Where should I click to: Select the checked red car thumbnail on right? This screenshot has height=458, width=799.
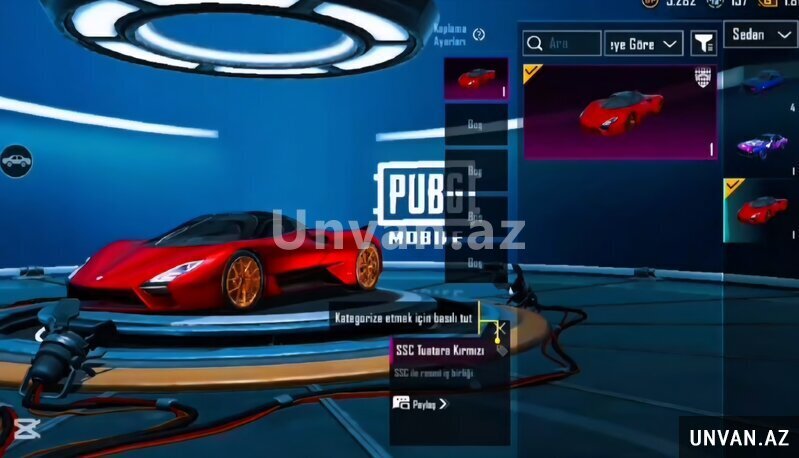click(762, 210)
